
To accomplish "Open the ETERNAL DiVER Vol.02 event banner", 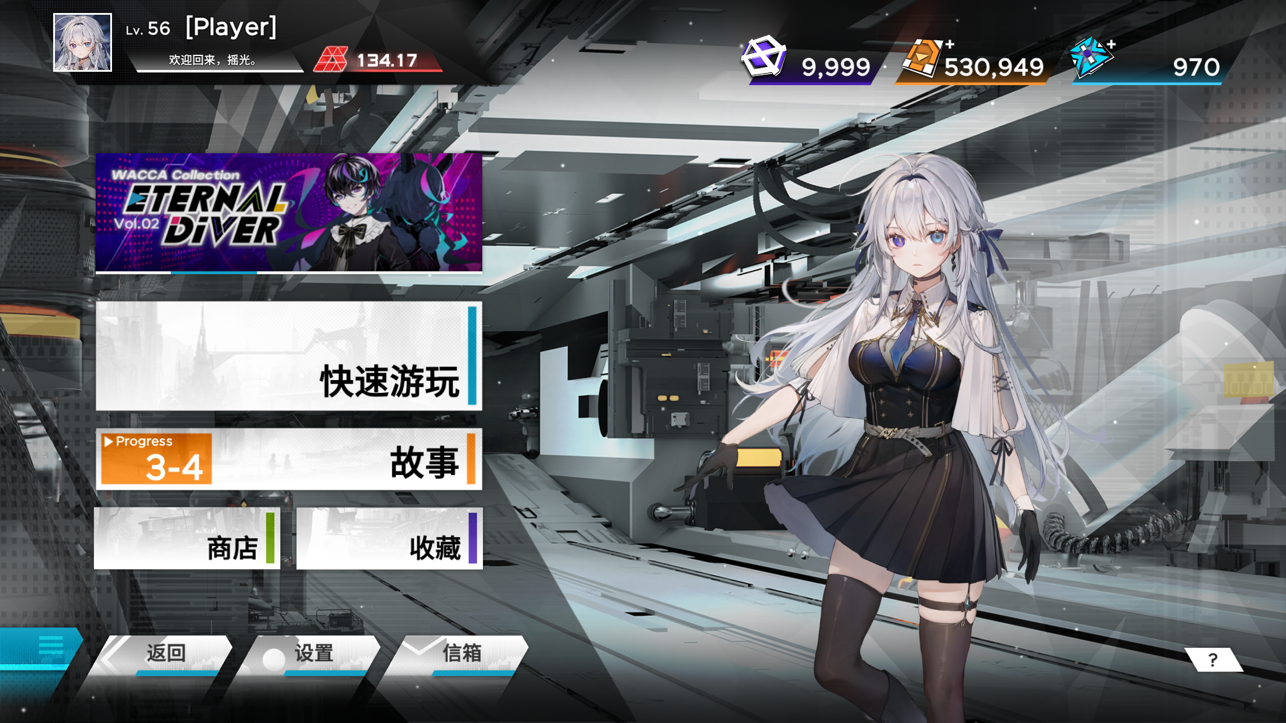I will [x=289, y=213].
